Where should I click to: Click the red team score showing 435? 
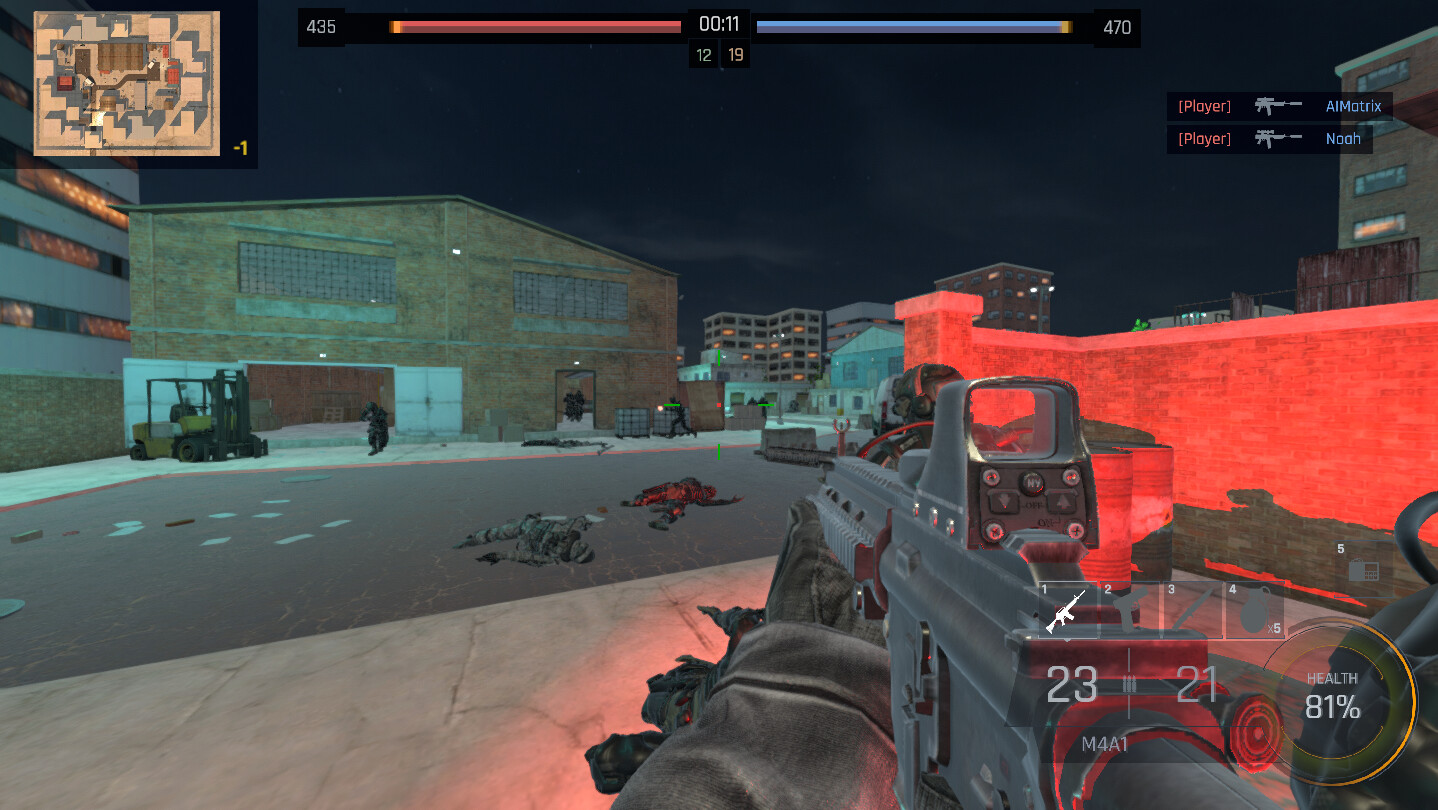click(320, 27)
